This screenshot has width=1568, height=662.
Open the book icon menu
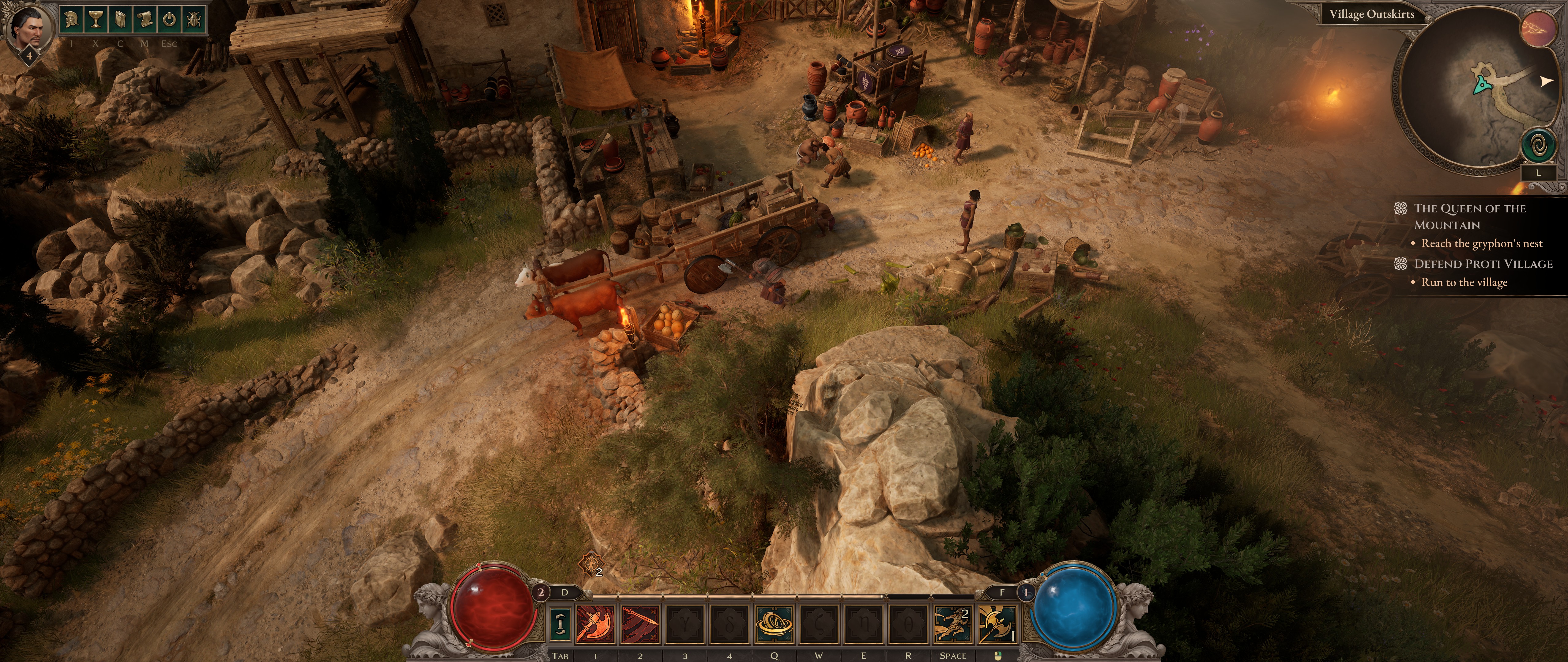[120, 20]
